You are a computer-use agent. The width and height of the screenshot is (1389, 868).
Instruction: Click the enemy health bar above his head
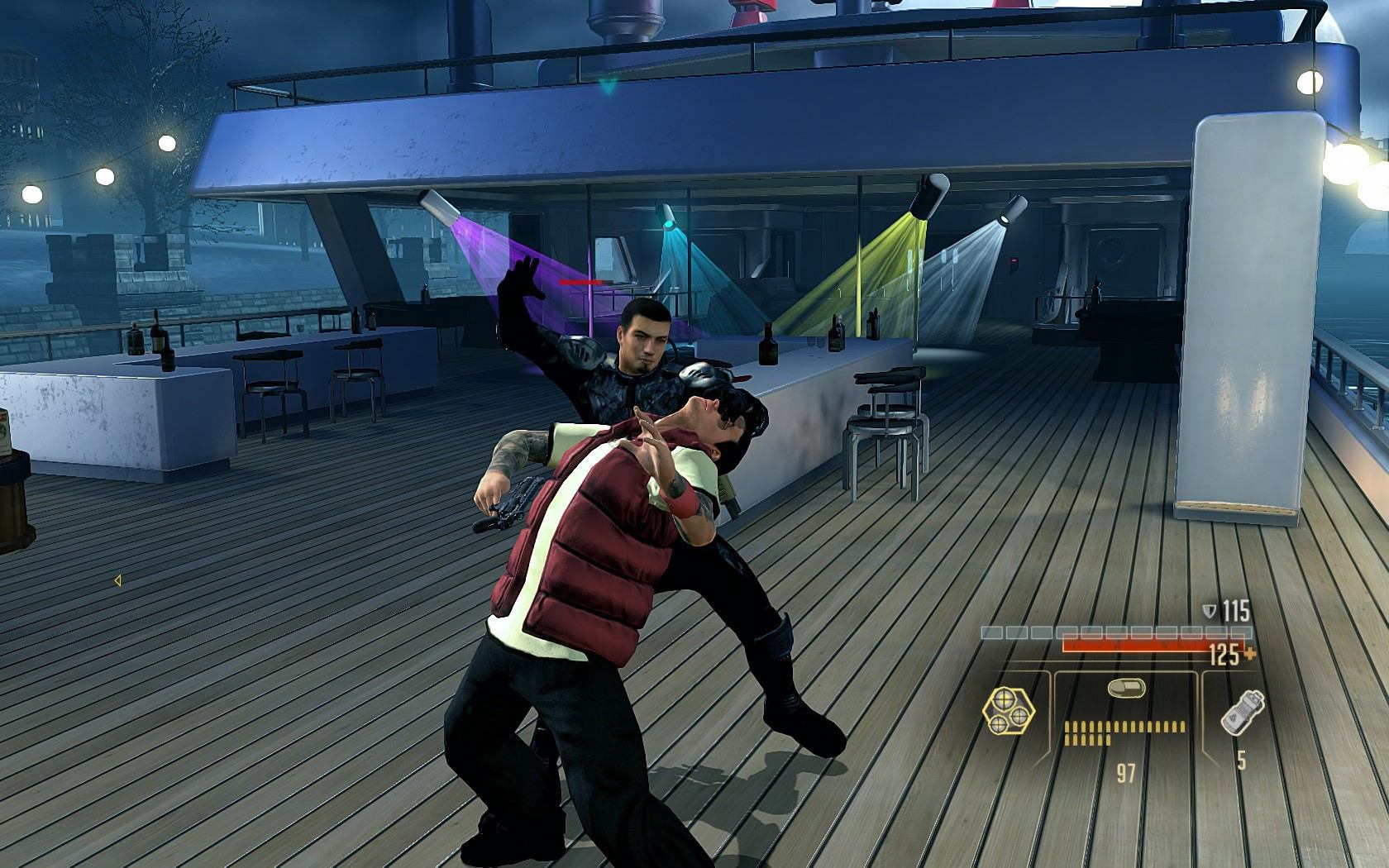(x=584, y=281)
